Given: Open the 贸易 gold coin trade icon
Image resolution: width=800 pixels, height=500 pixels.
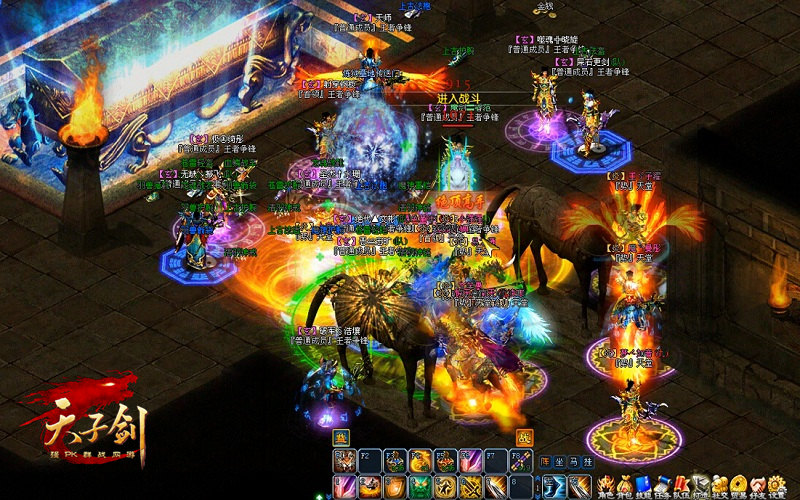Looking at the screenshot, I should click(739, 484).
